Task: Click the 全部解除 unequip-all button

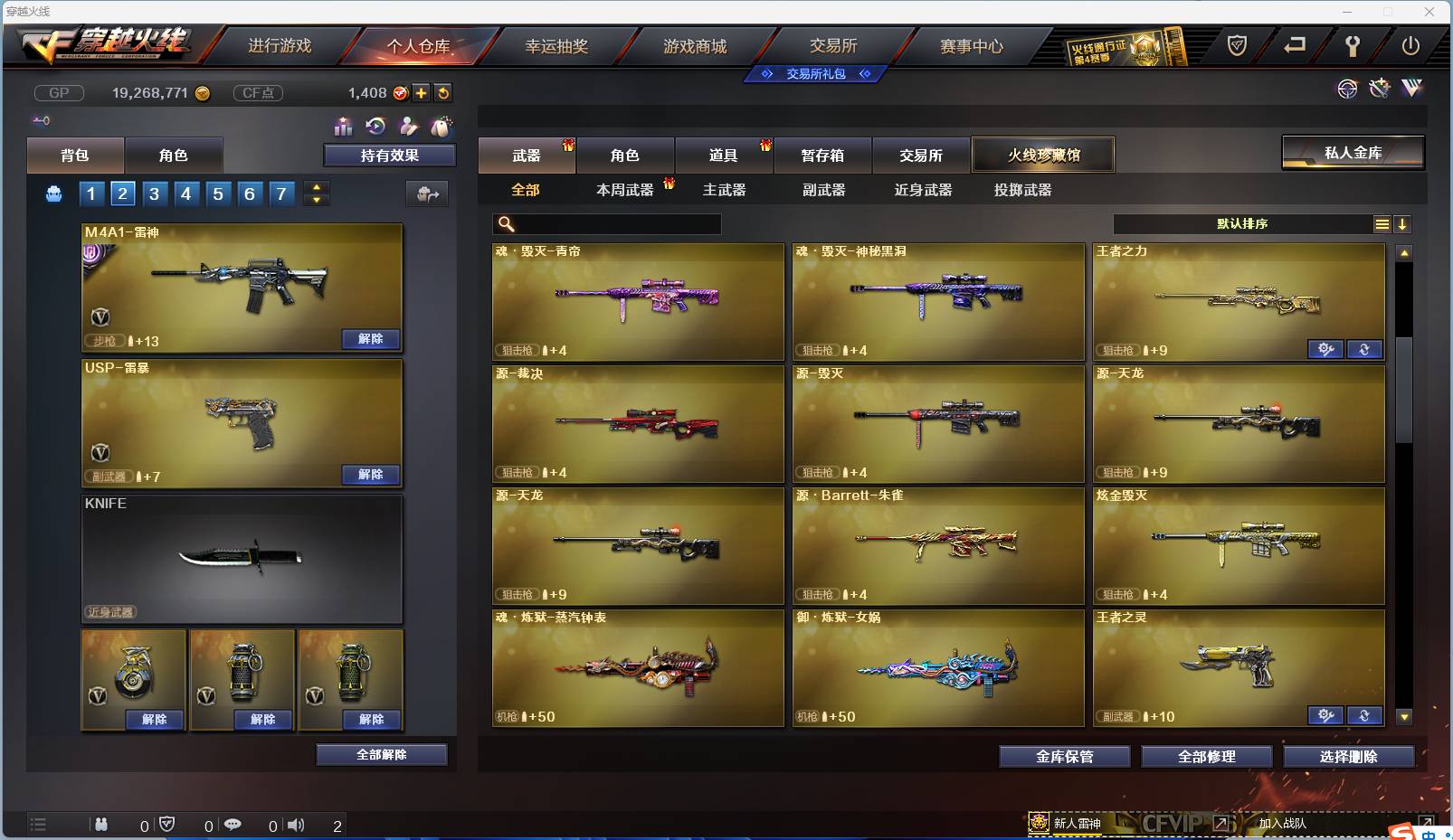Action: 380,754
